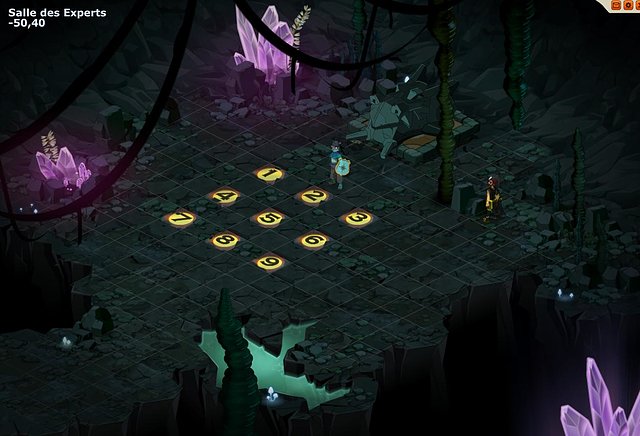Image resolution: width=640 pixels, height=436 pixels.
Task: Open the orange gear options button
Action: 628,5
